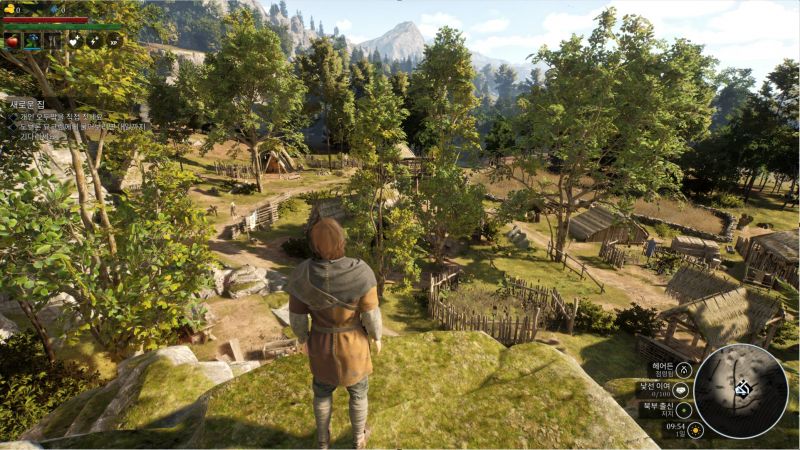Select the red apple food slot
The width and height of the screenshot is (800, 450).
click(12, 41)
